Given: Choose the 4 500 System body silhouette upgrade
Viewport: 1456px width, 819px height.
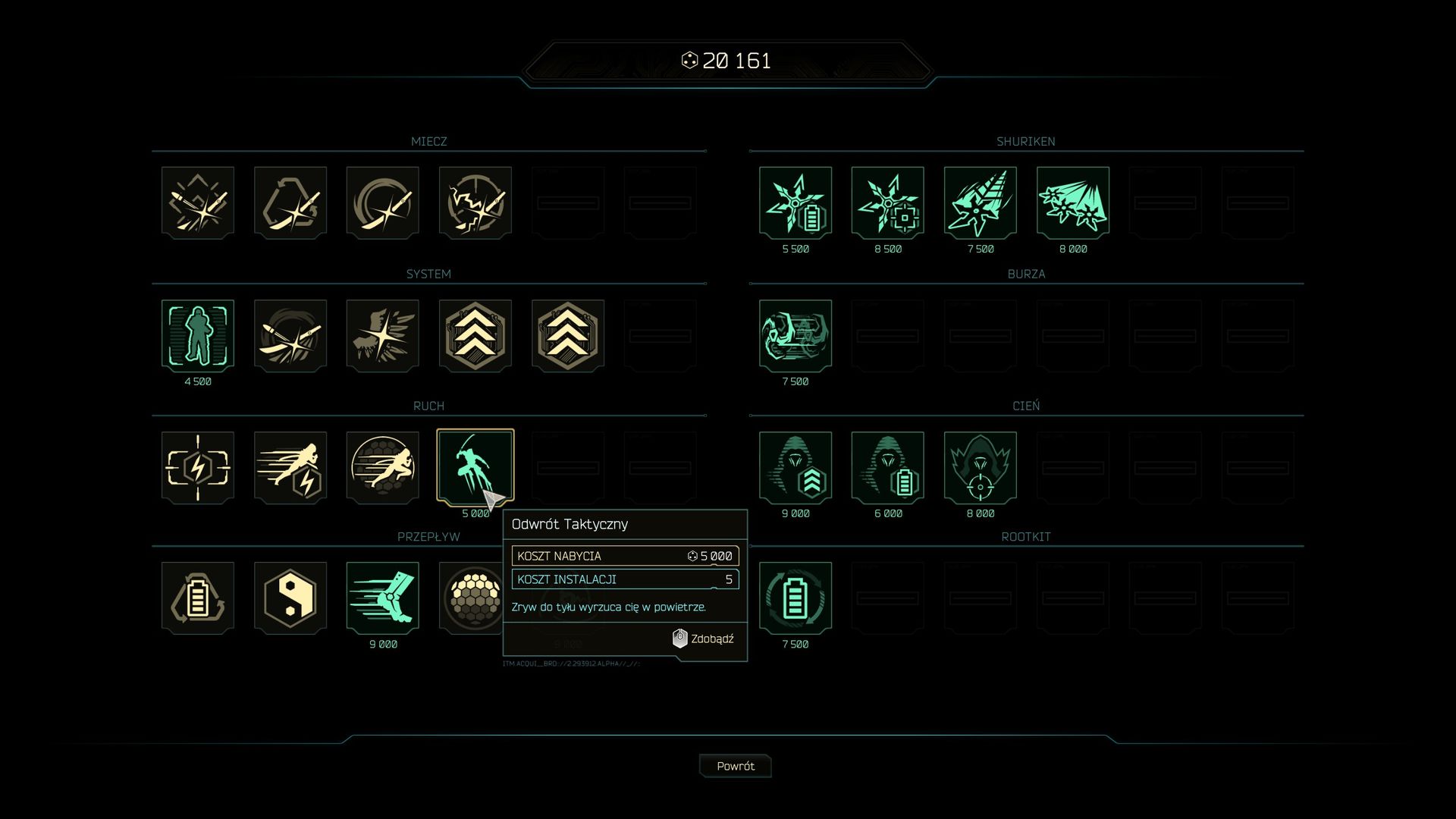Looking at the screenshot, I should (x=198, y=335).
